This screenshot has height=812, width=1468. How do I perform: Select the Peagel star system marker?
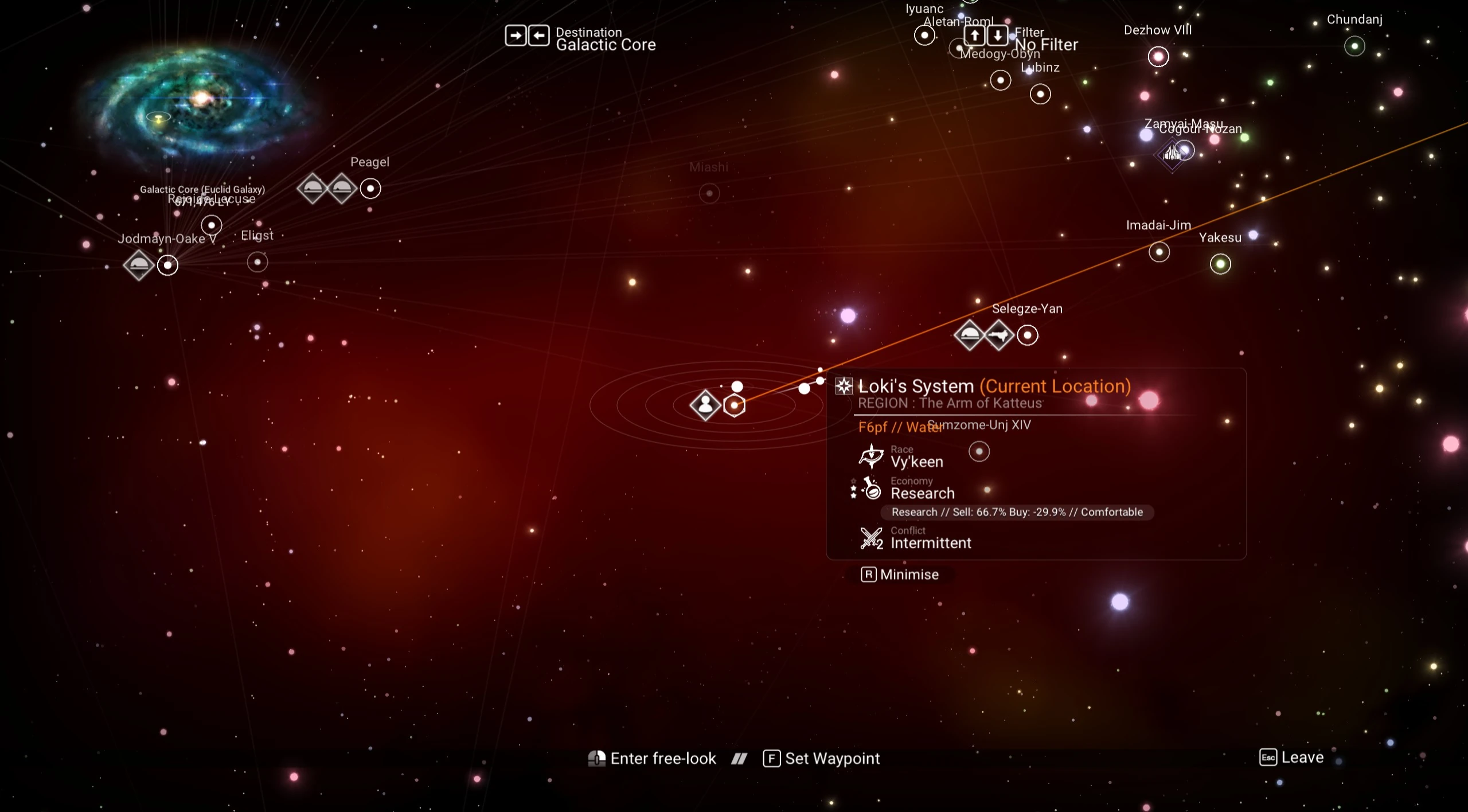pyautogui.click(x=370, y=188)
